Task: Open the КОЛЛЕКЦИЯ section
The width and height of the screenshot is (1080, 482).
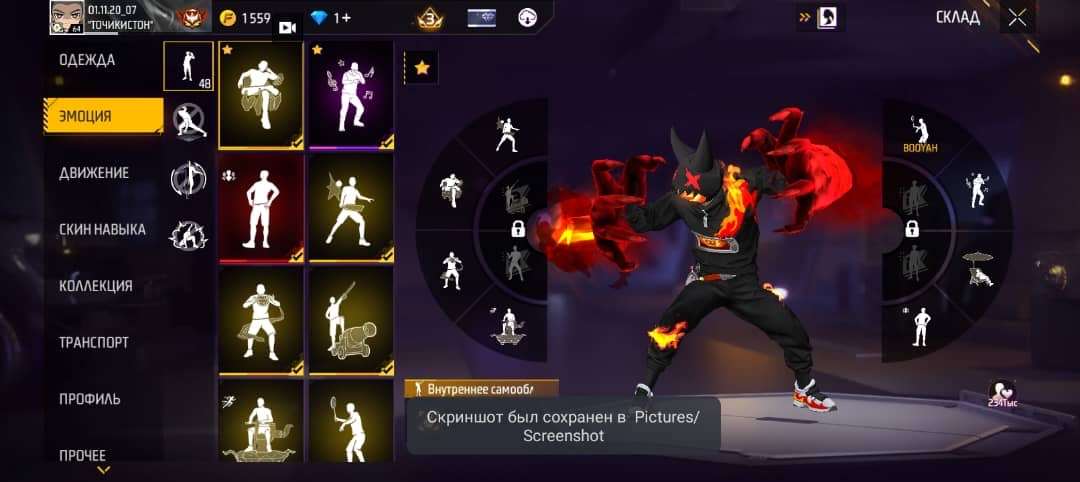Action: tap(95, 286)
